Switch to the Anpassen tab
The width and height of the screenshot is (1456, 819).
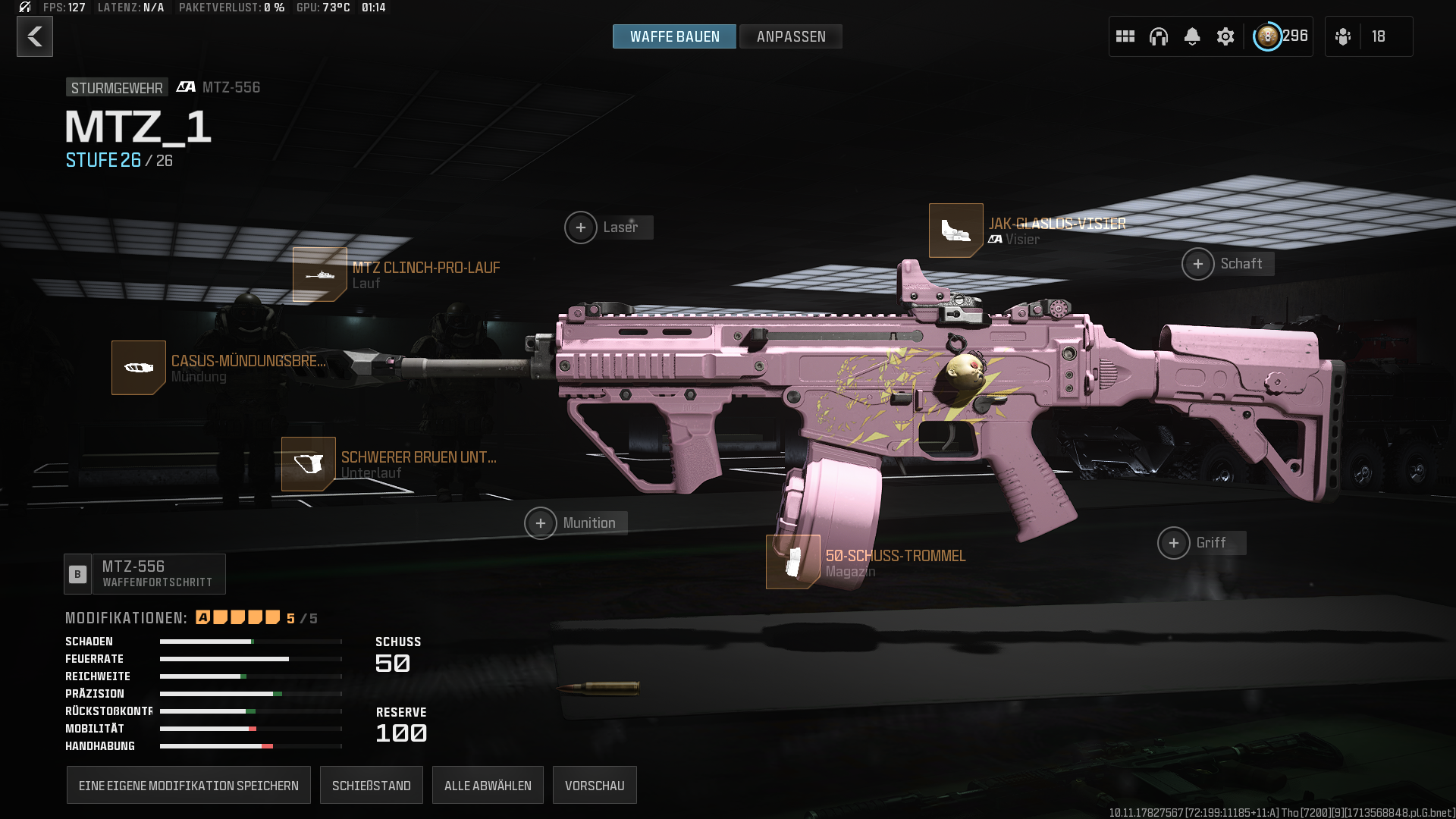coord(790,36)
